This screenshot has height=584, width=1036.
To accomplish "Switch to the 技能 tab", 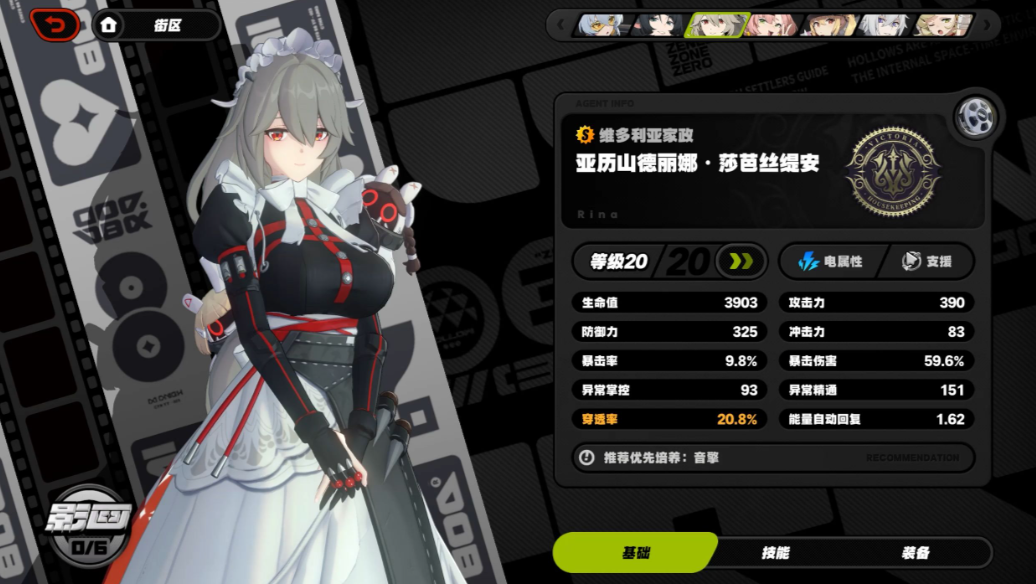I will (775, 553).
